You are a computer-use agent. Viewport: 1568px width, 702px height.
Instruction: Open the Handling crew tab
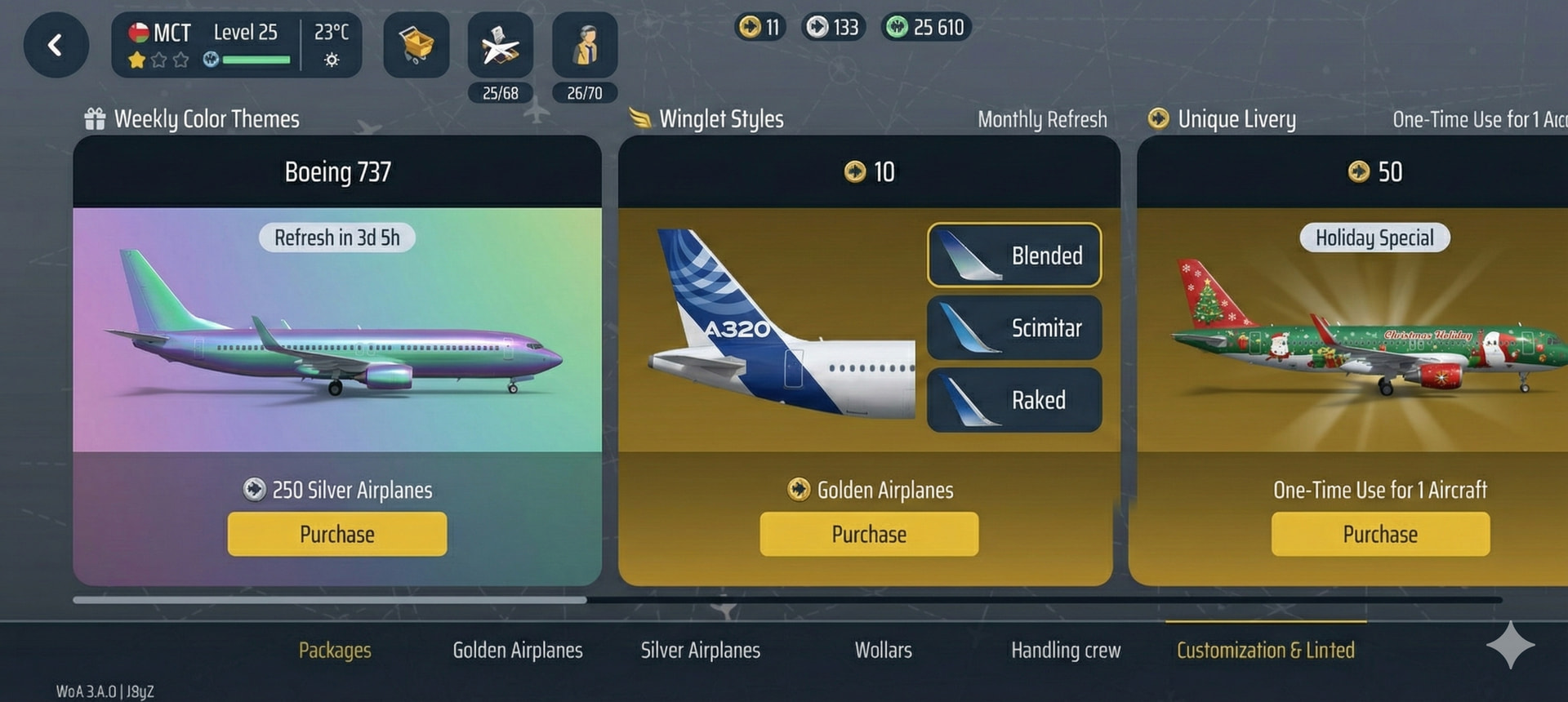1066,650
